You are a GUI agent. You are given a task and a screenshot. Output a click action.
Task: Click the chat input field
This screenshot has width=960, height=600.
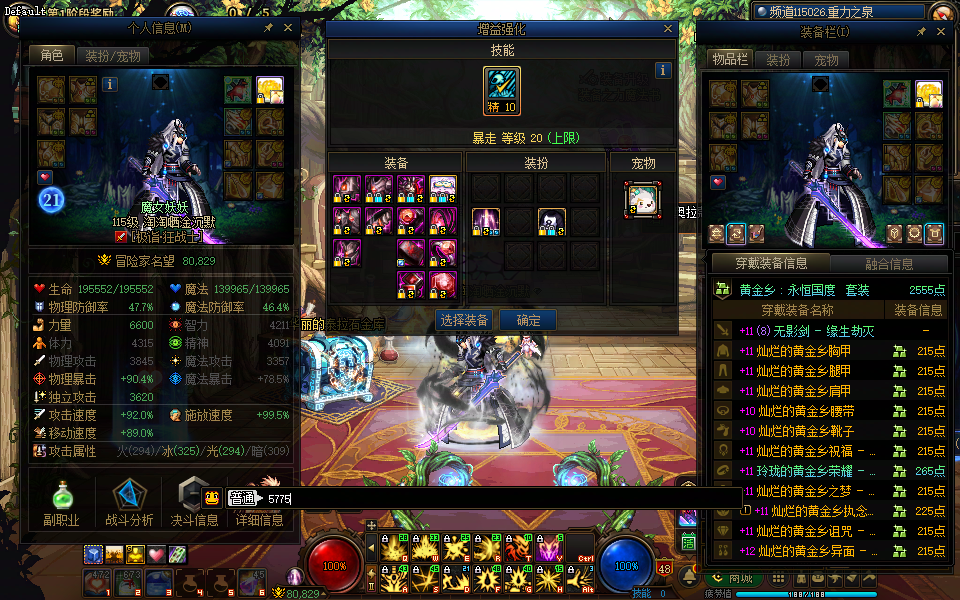pos(500,498)
